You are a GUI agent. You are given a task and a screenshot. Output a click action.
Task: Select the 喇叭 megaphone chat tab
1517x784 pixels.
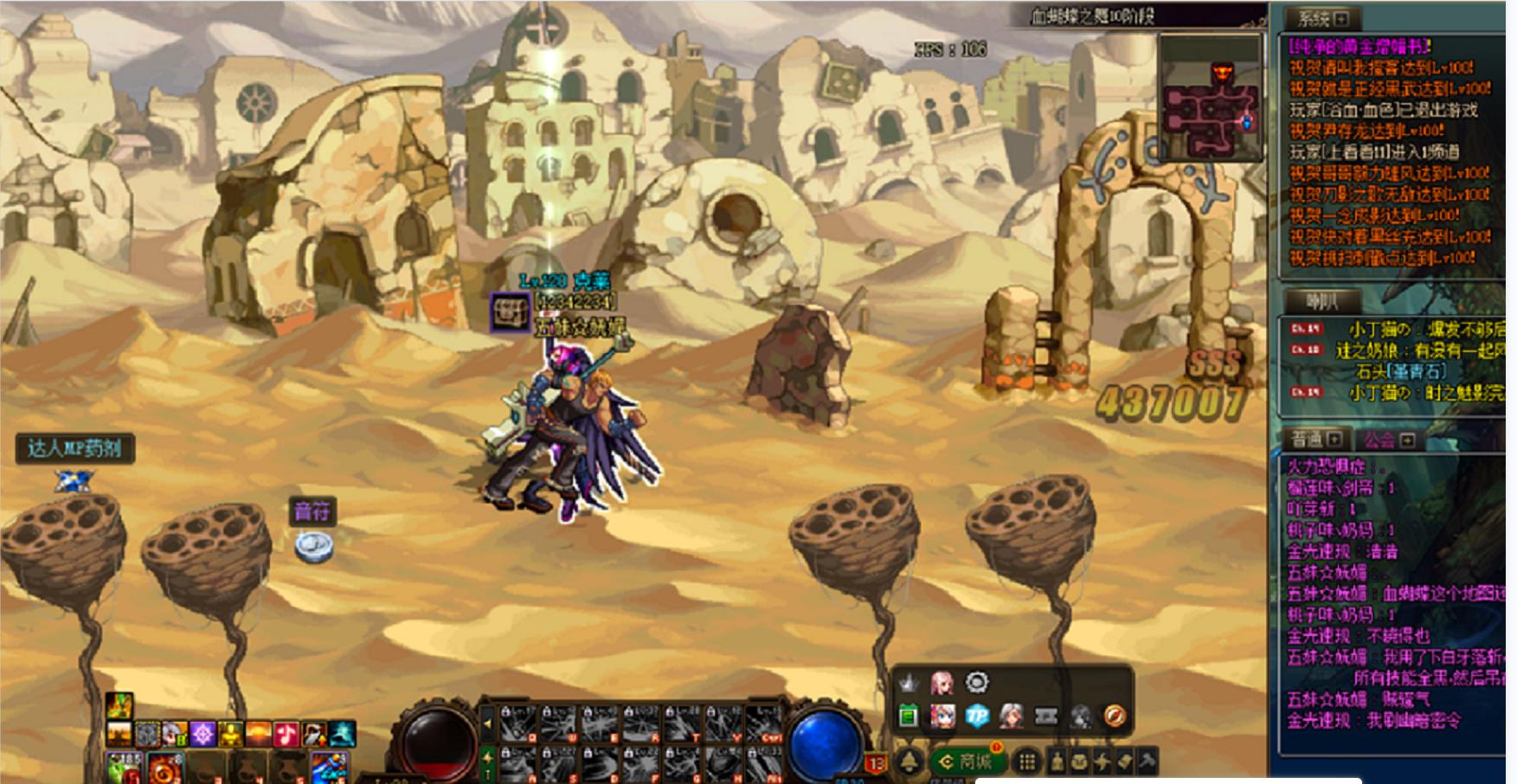coord(1321,301)
